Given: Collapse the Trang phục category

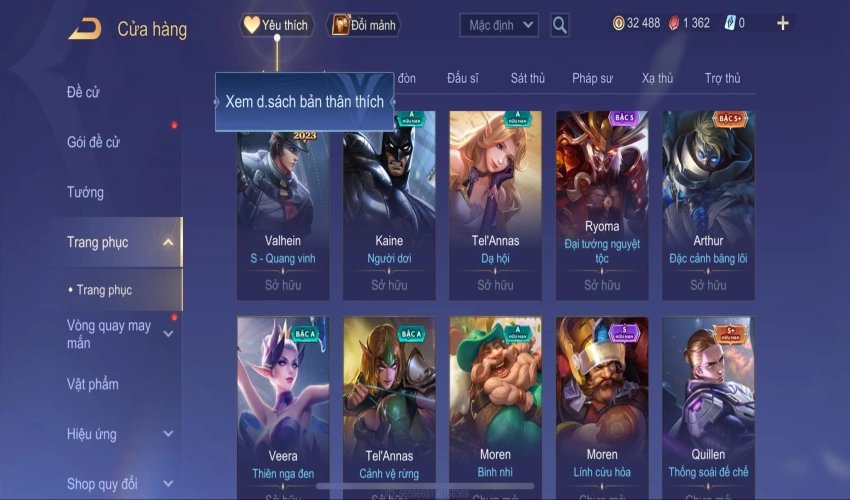Looking at the screenshot, I should tap(167, 242).
